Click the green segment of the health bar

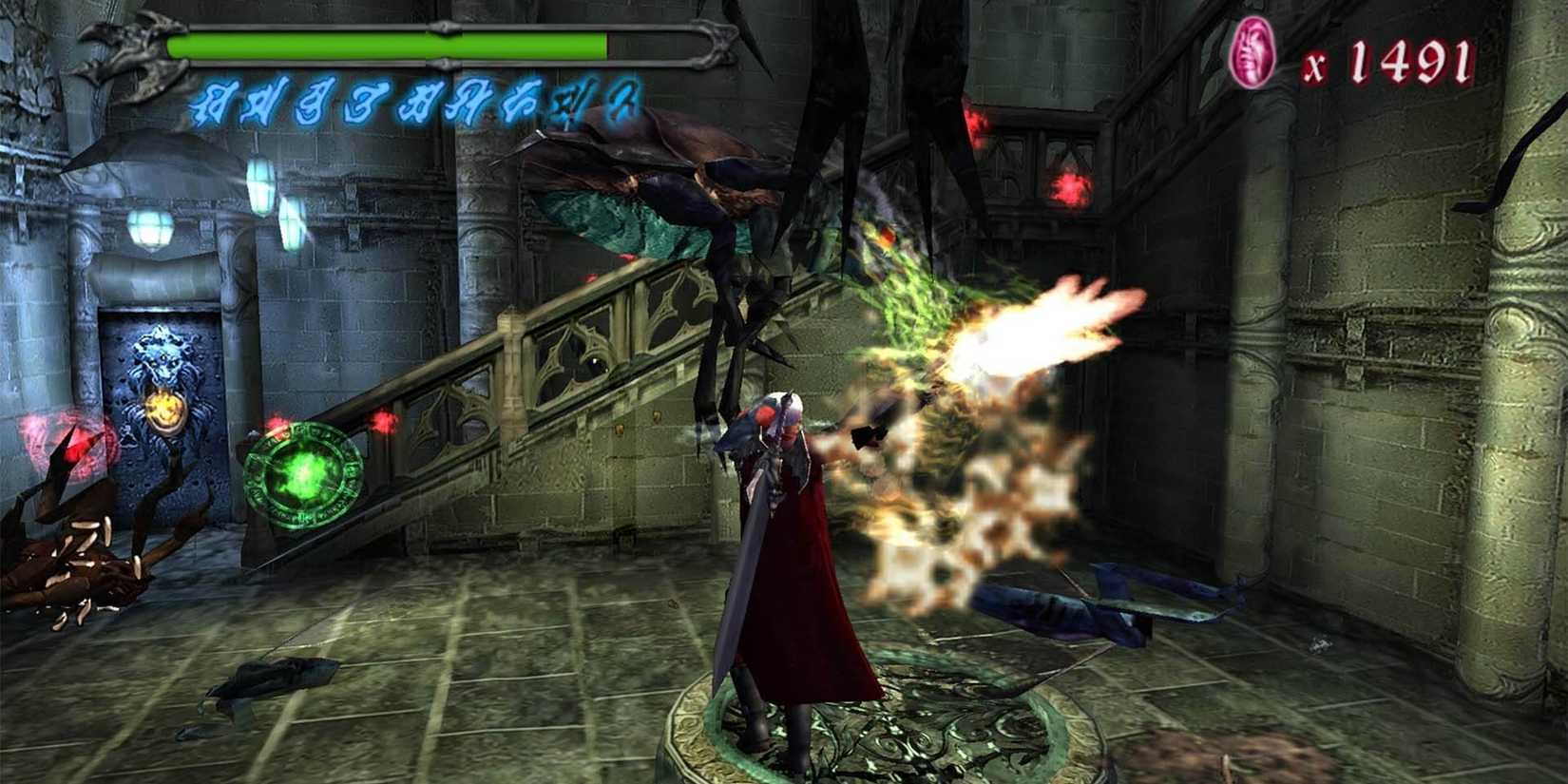pyautogui.click(x=380, y=43)
